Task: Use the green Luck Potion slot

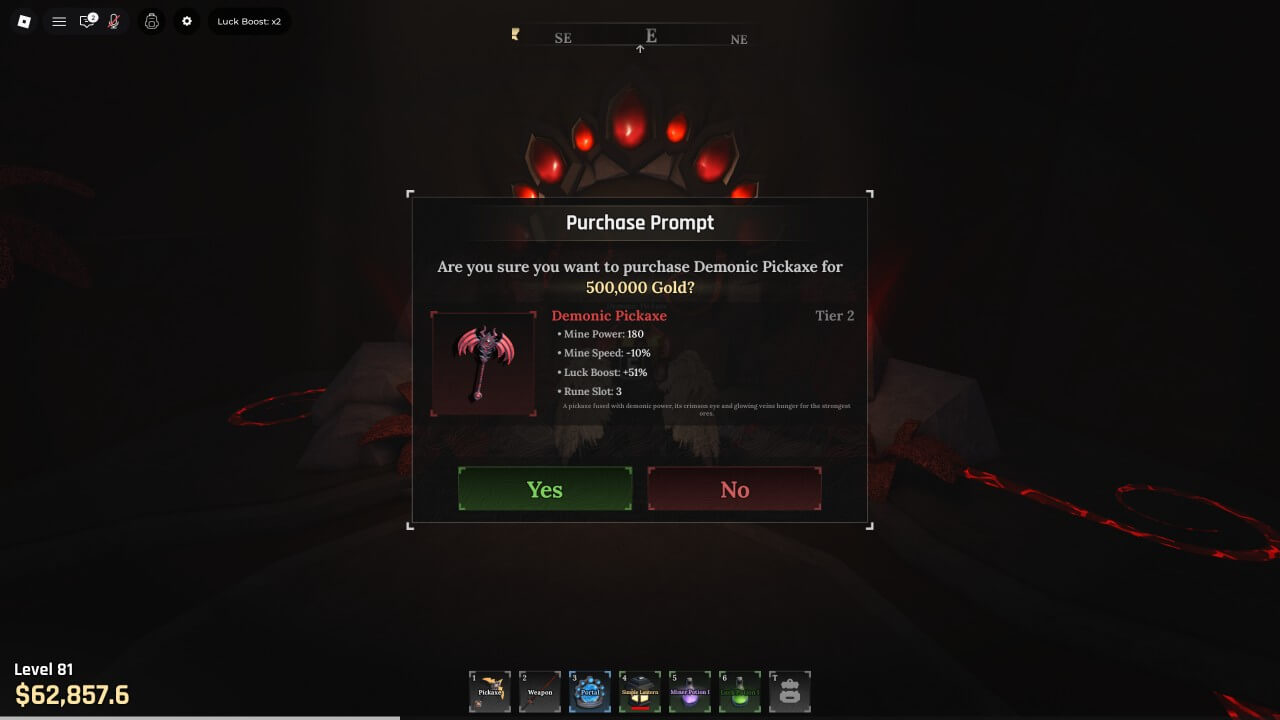Action: tap(740, 692)
